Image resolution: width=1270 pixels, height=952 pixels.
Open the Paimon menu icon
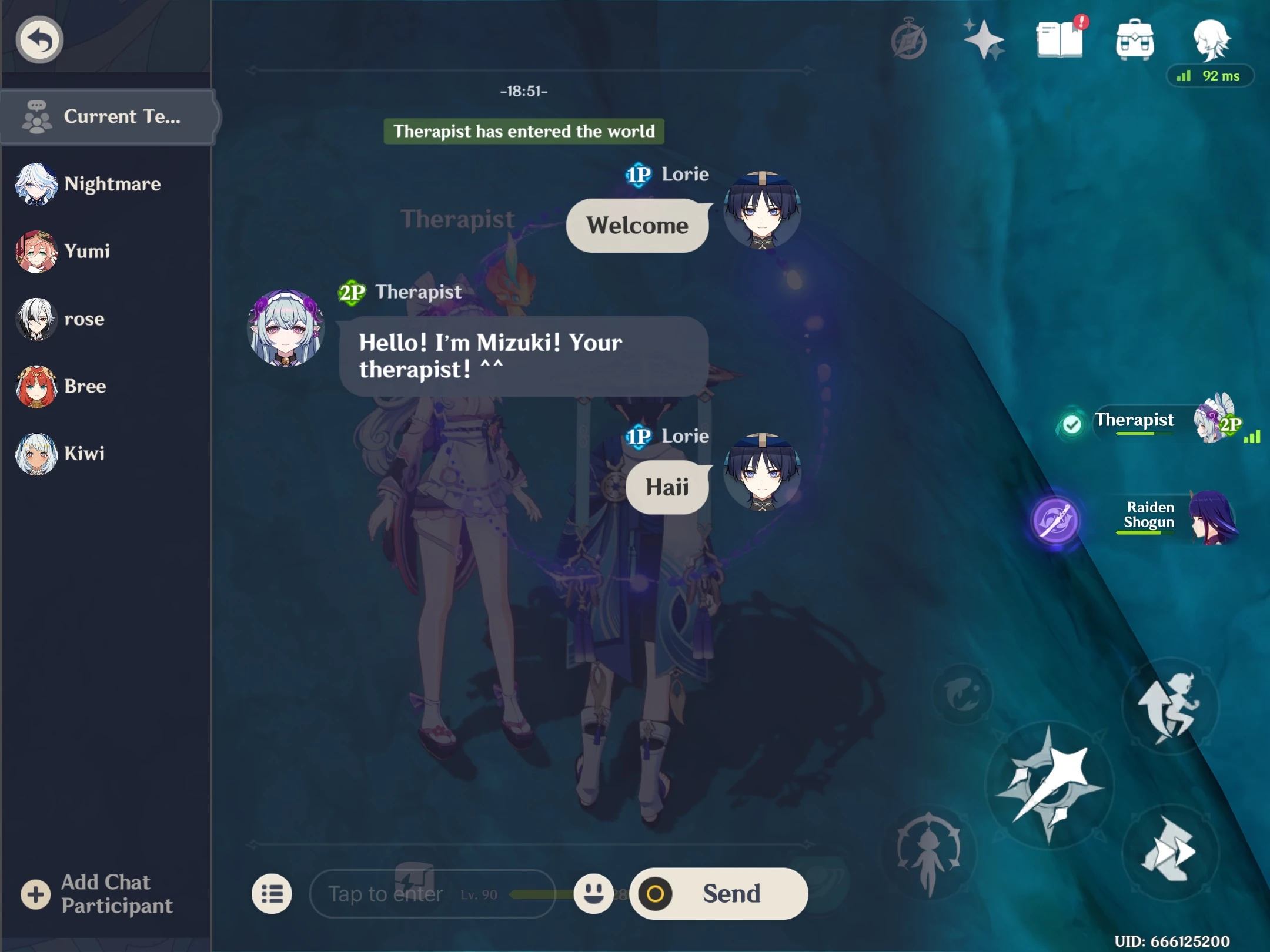click(1210, 39)
